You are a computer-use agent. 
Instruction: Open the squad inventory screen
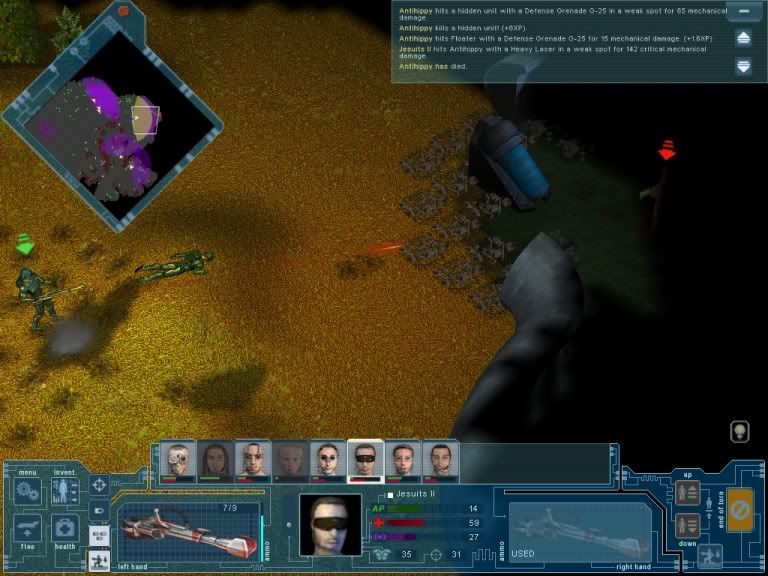click(64, 491)
